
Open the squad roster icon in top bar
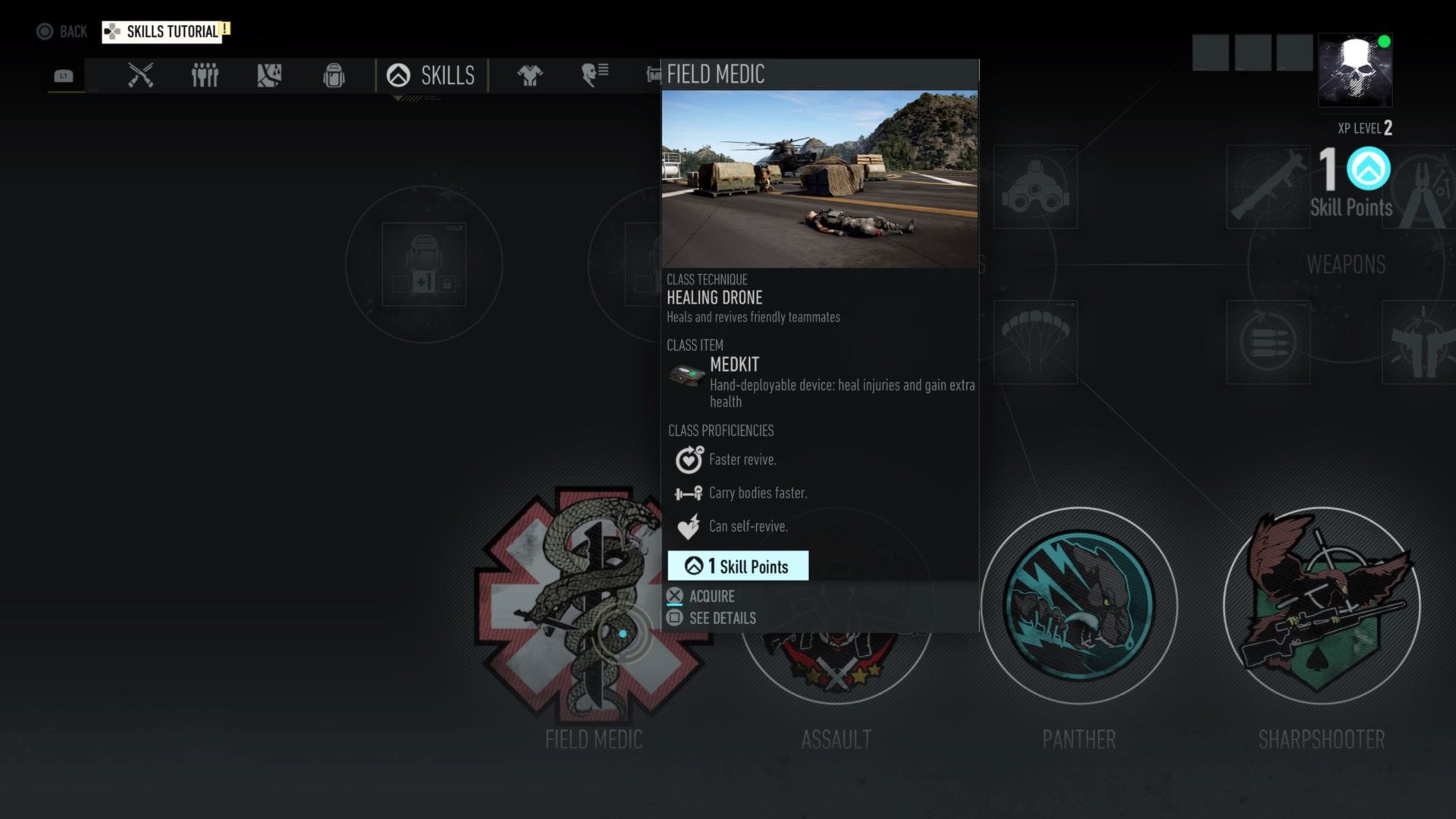click(x=203, y=75)
